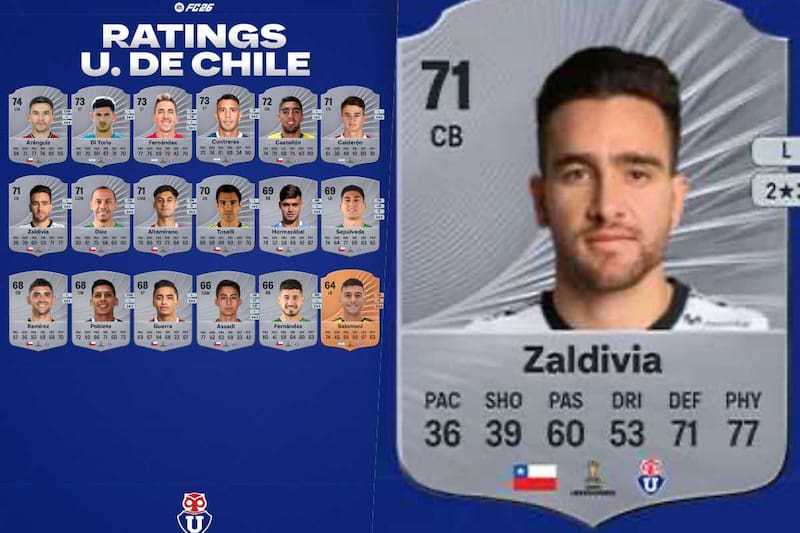Image resolution: width=800 pixels, height=533 pixels.
Task: Select the Toselli player card
Action: (x=227, y=215)
